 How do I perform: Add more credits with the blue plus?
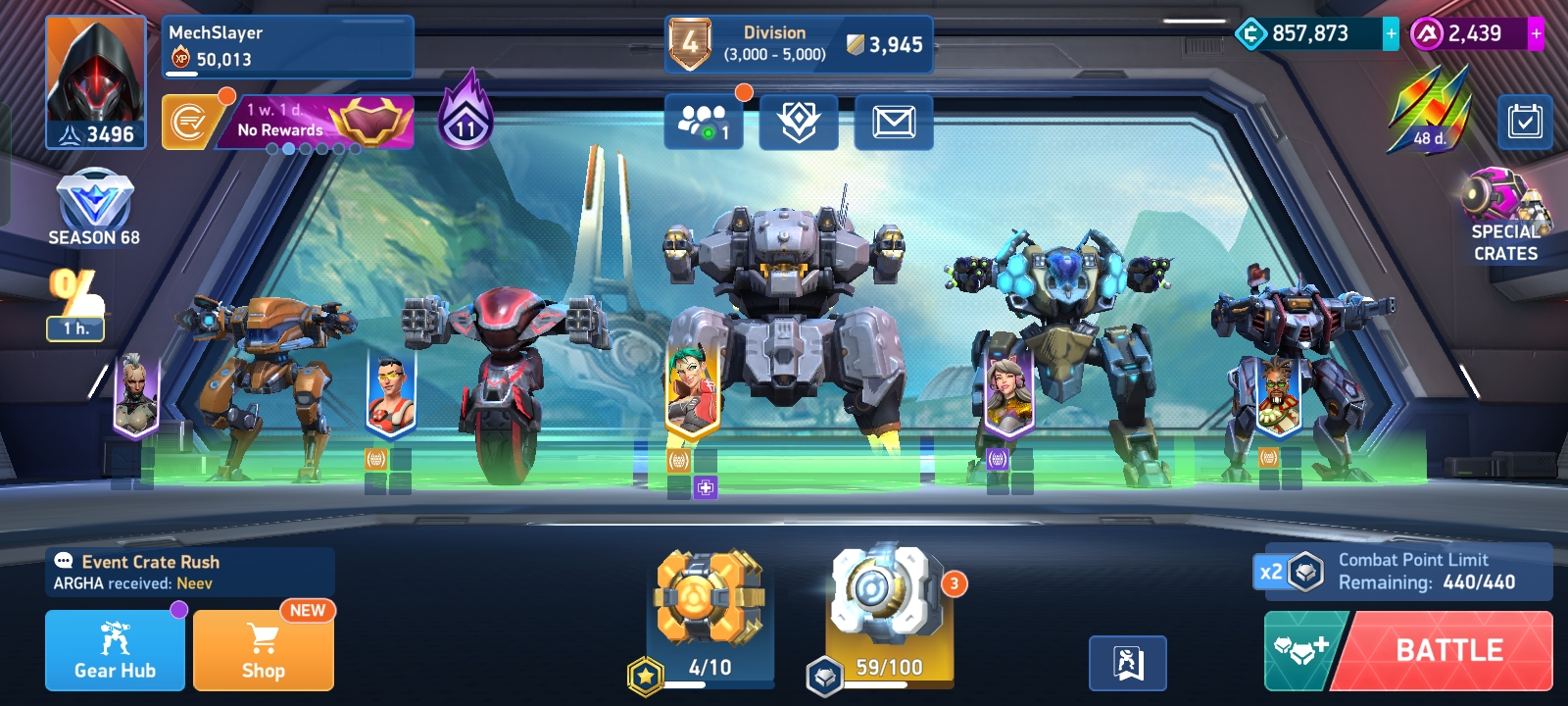pos(1391,33)
